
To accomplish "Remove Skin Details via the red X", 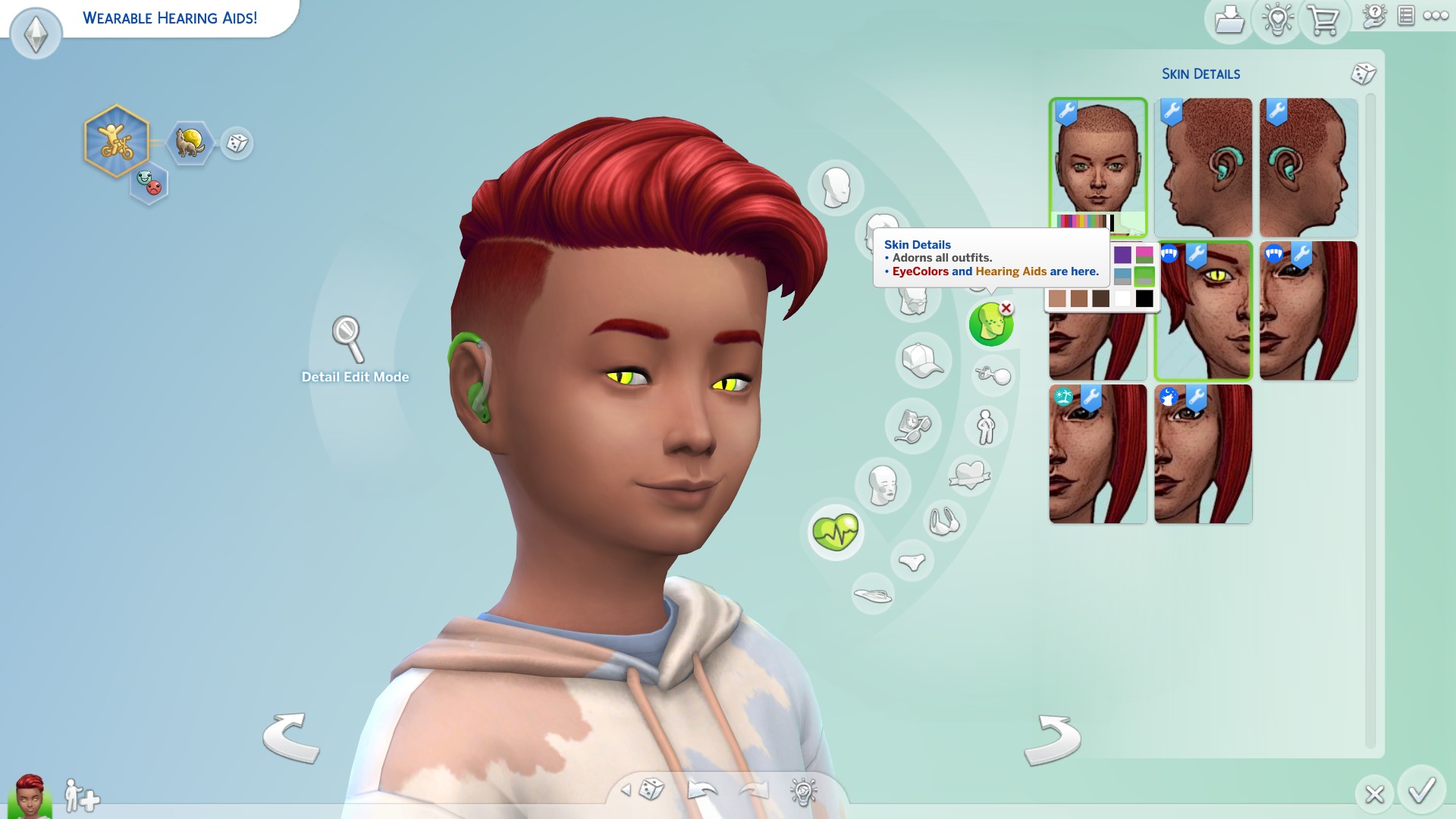I will (1006, 309).
